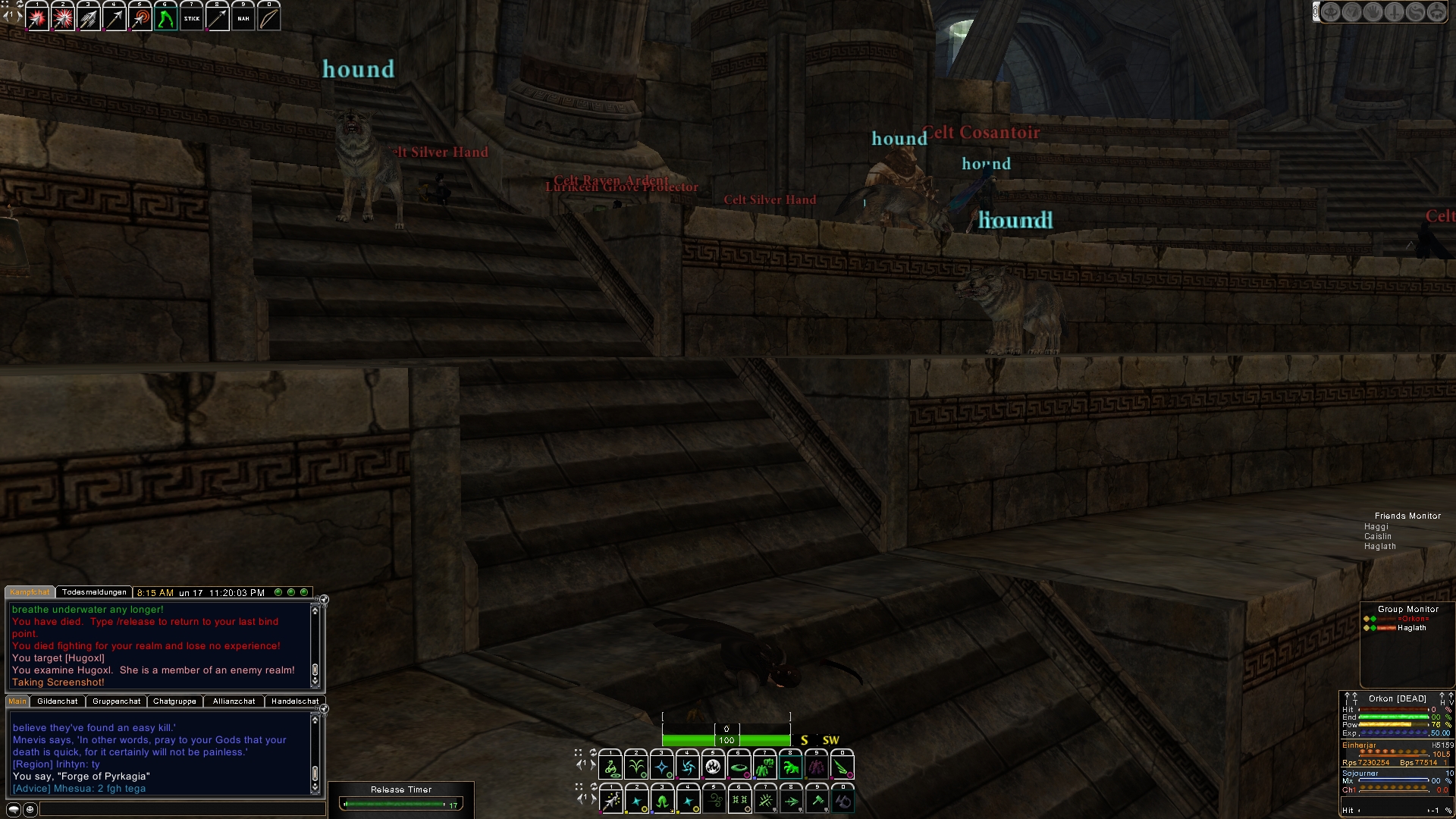Image resolution: width=1456 pixels, height=819 pixels.
Task: Switch to the Handelschat tab
Action: tap(295, 701)
